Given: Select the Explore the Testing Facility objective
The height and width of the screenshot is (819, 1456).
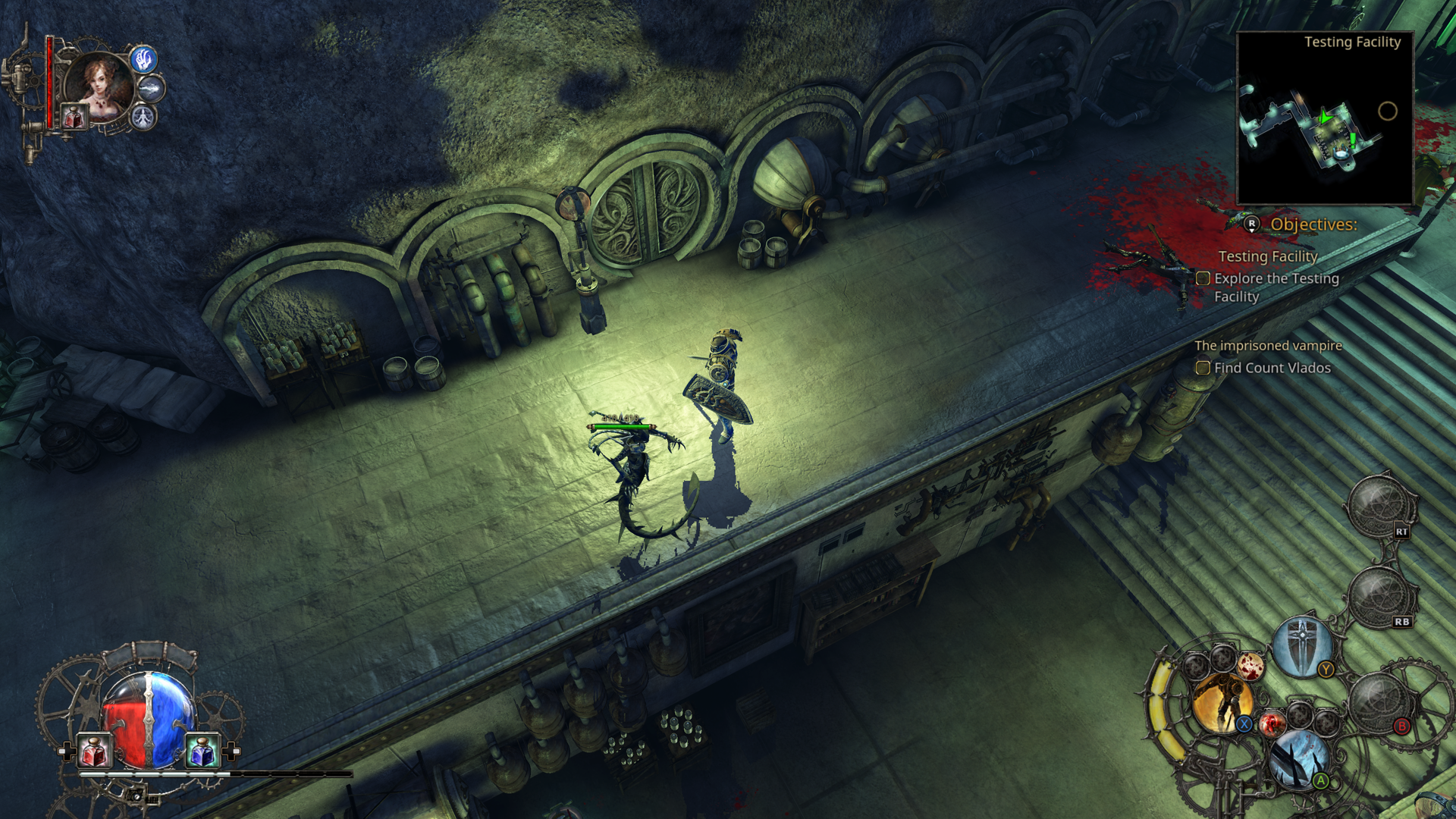Looking at the screenshot, I should (x=1276, y=287).
